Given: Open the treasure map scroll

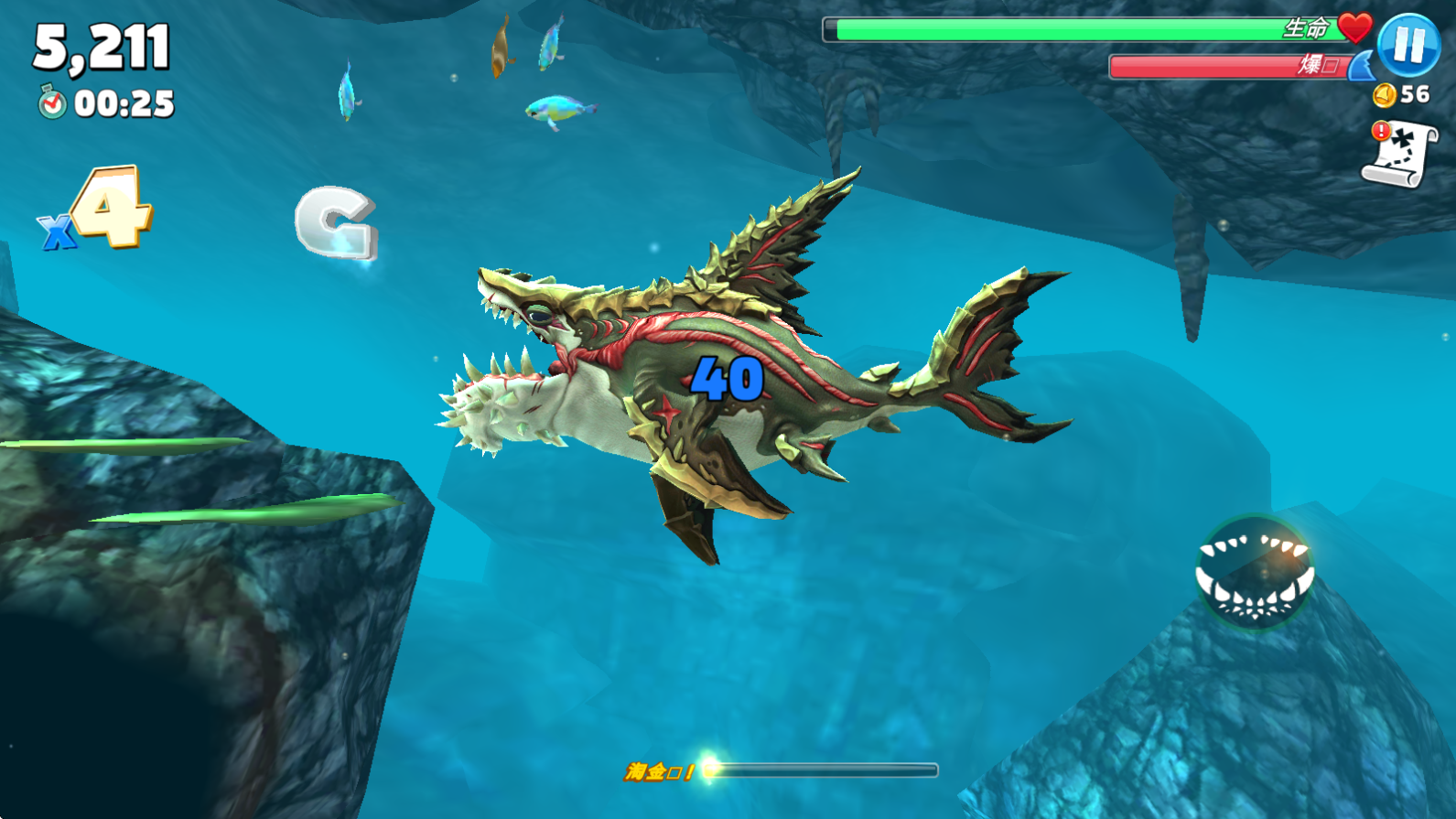Looking at the screenshot, I should tap(1400, 155).
